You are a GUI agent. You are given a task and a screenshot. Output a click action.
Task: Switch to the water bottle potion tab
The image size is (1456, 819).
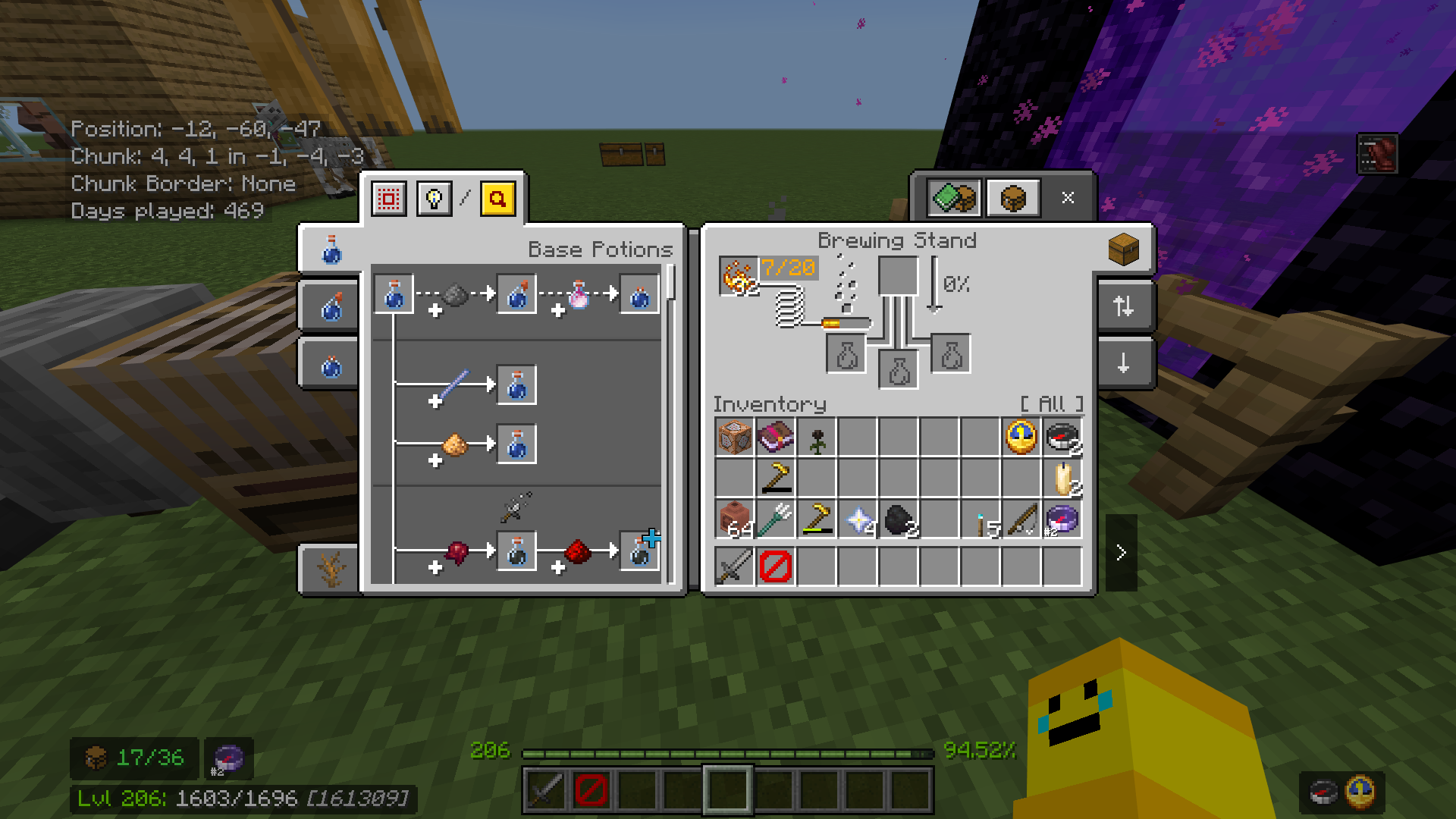329,250
